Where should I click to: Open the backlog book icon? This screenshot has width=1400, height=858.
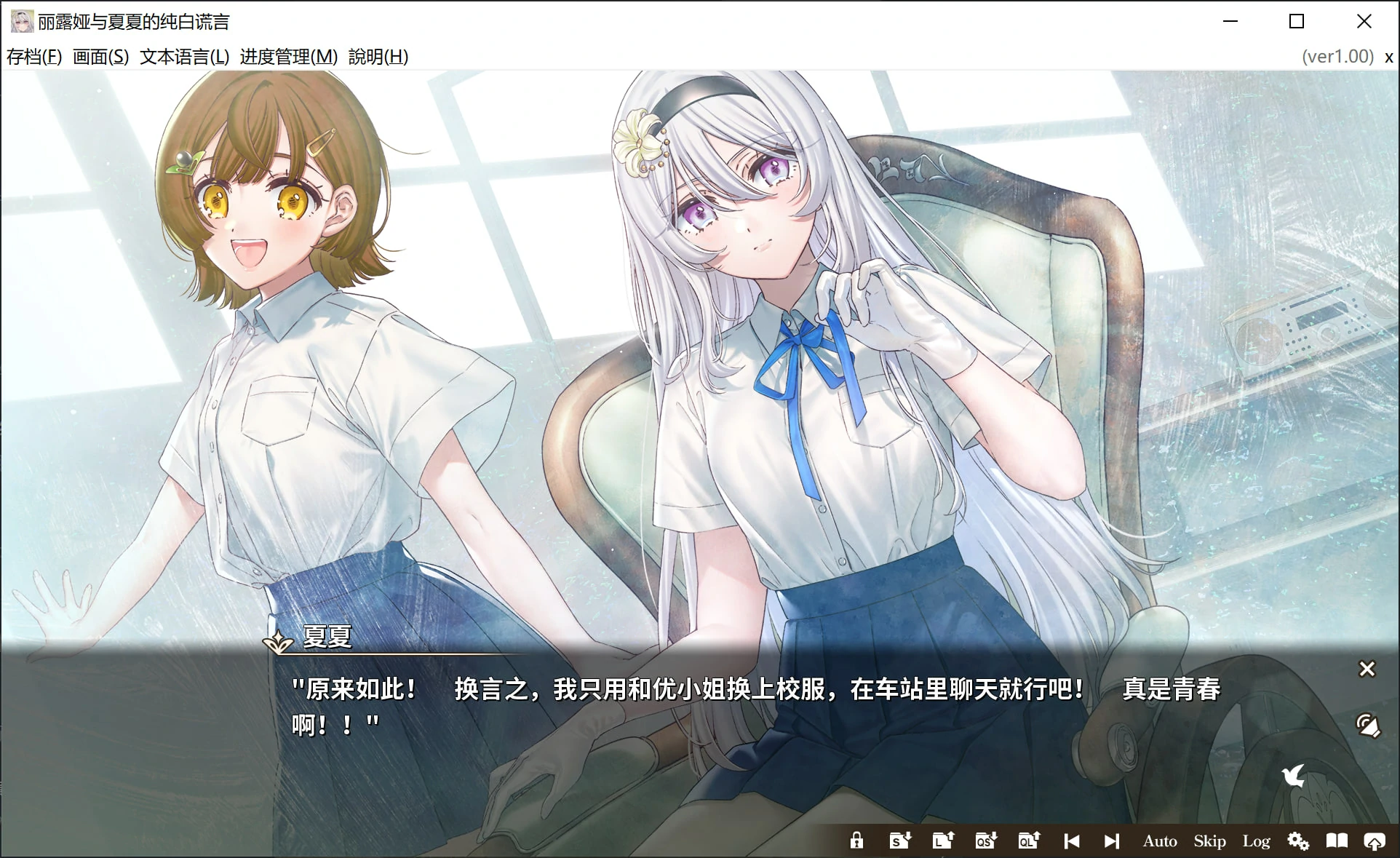[x=1337, y=841]
